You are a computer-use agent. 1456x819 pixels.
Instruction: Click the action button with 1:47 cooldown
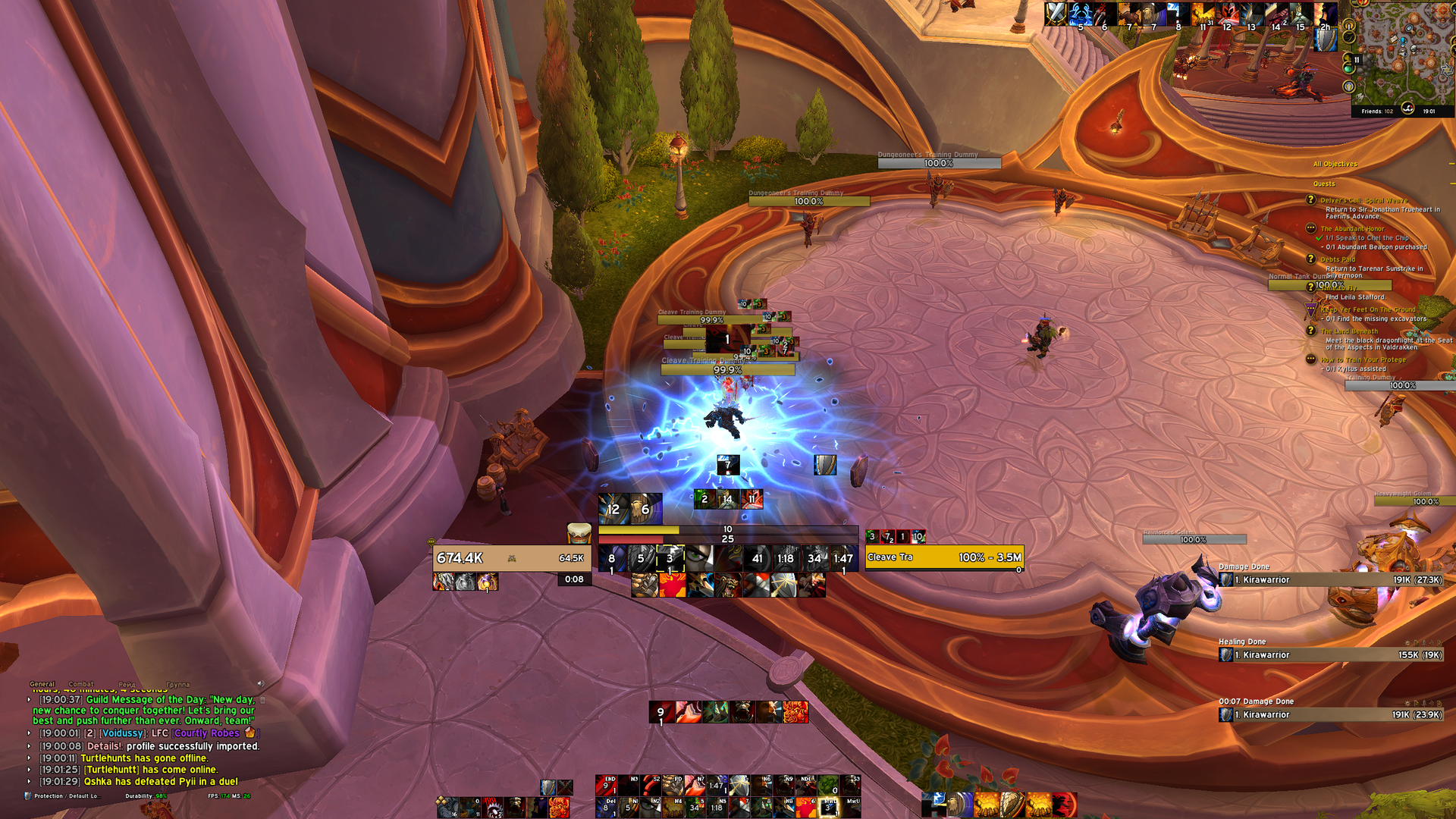(843, 559)
